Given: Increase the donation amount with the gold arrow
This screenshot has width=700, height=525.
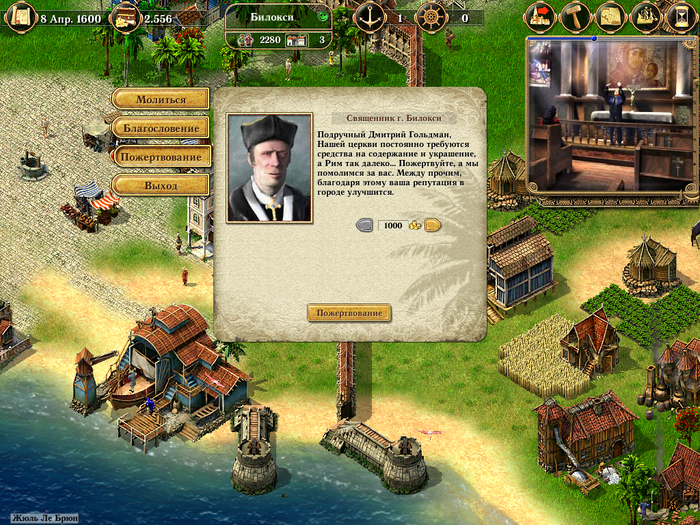Looking at the screenshot, I should click(x=433, y=225).
